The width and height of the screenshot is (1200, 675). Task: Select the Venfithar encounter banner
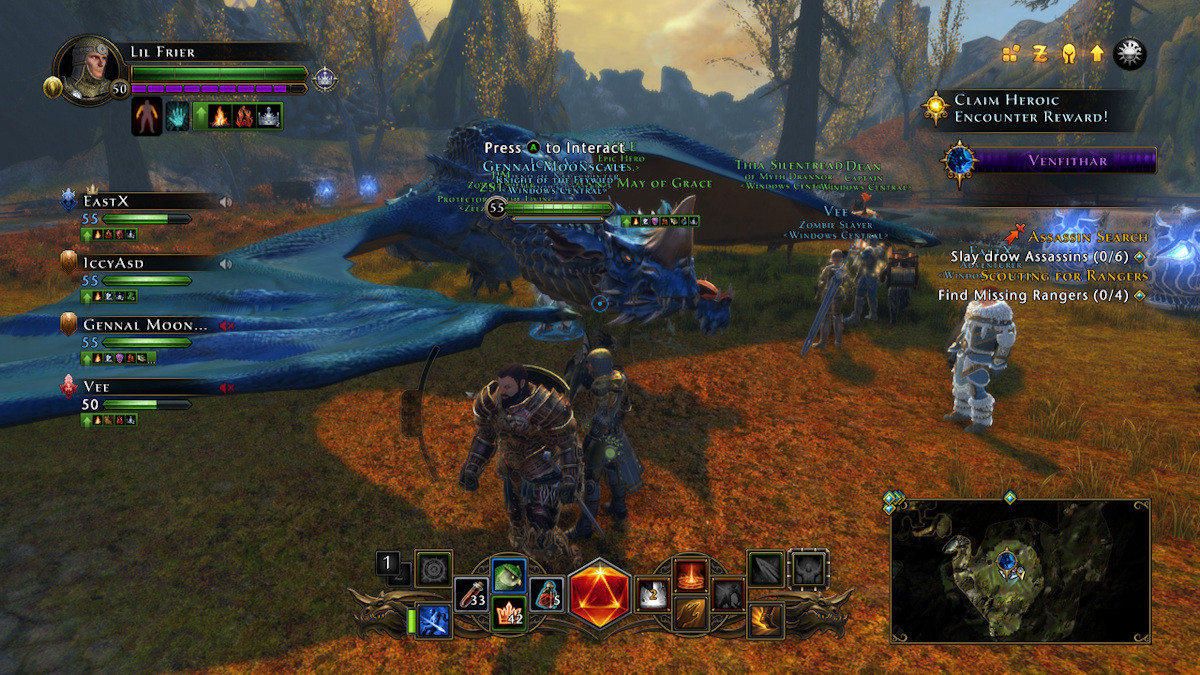click(1050, 160)
